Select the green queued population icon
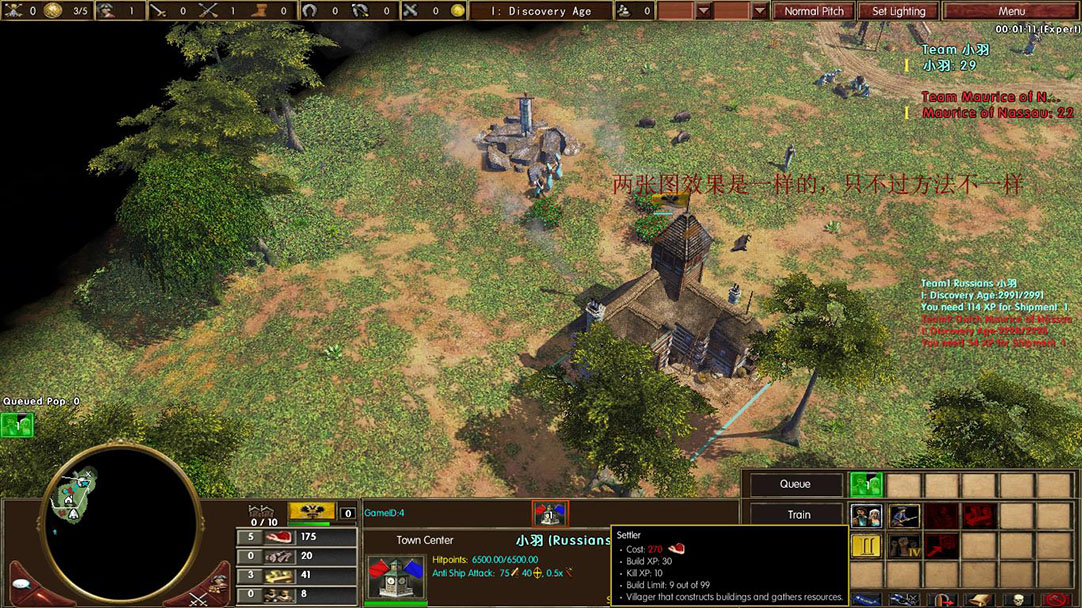The height and width of the screenshot is (608, 1082). click(16, 425)
